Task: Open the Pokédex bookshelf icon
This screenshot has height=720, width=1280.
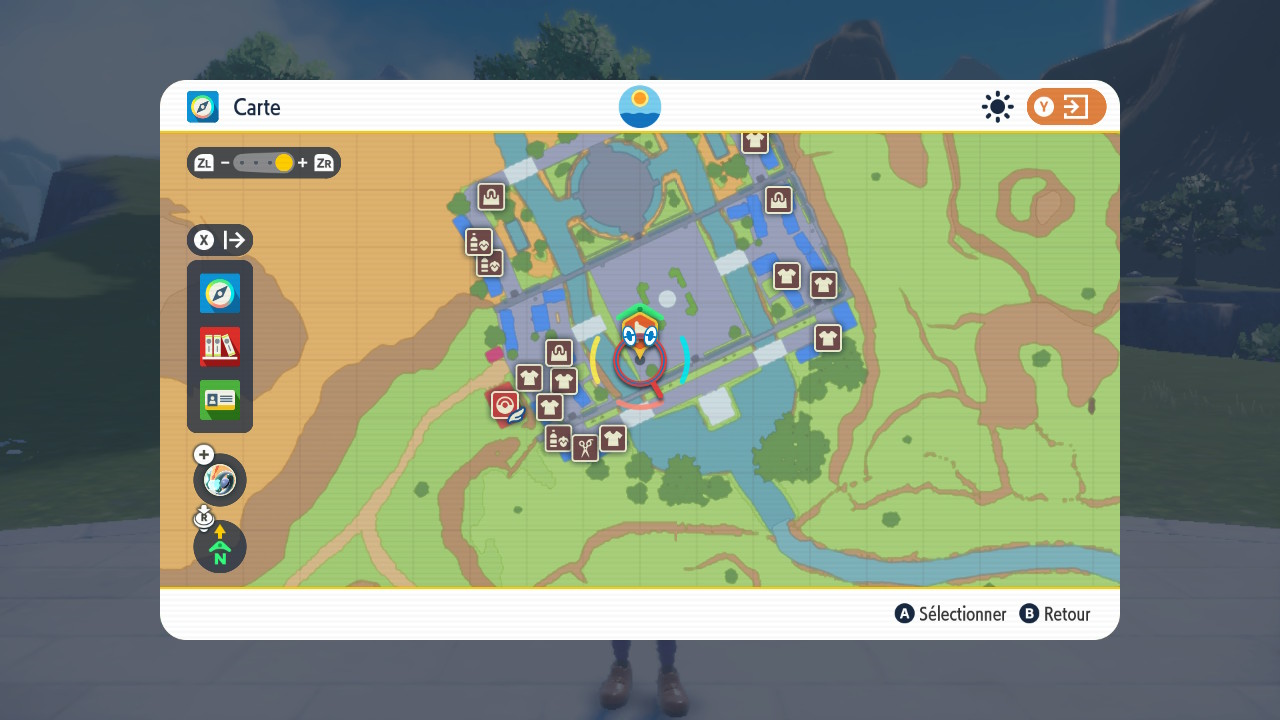Action: point(220,347)
